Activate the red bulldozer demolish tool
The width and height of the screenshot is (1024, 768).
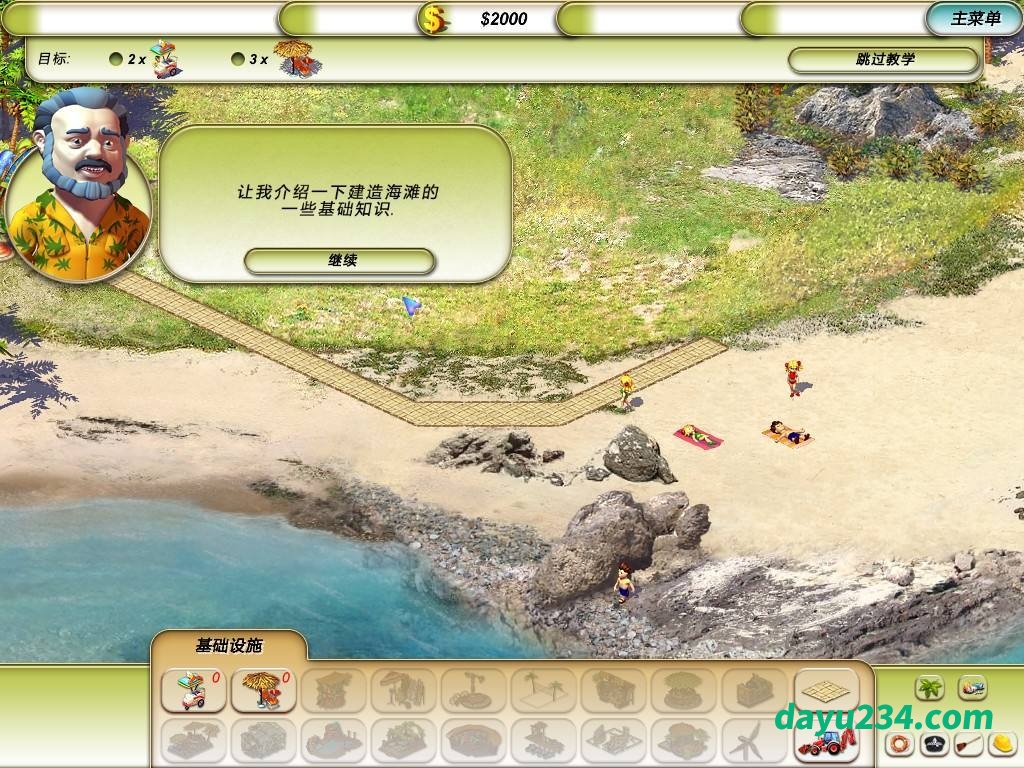[x=827, y=741]
